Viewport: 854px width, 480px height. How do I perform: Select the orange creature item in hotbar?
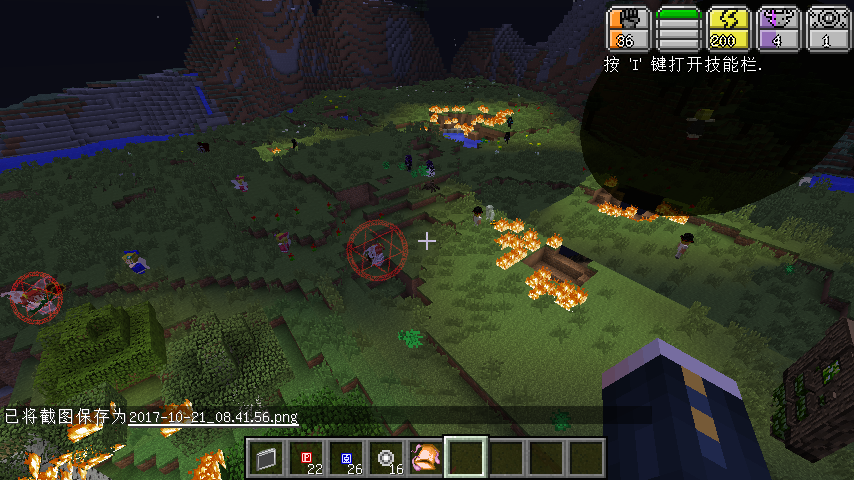(x=426, y=458)
